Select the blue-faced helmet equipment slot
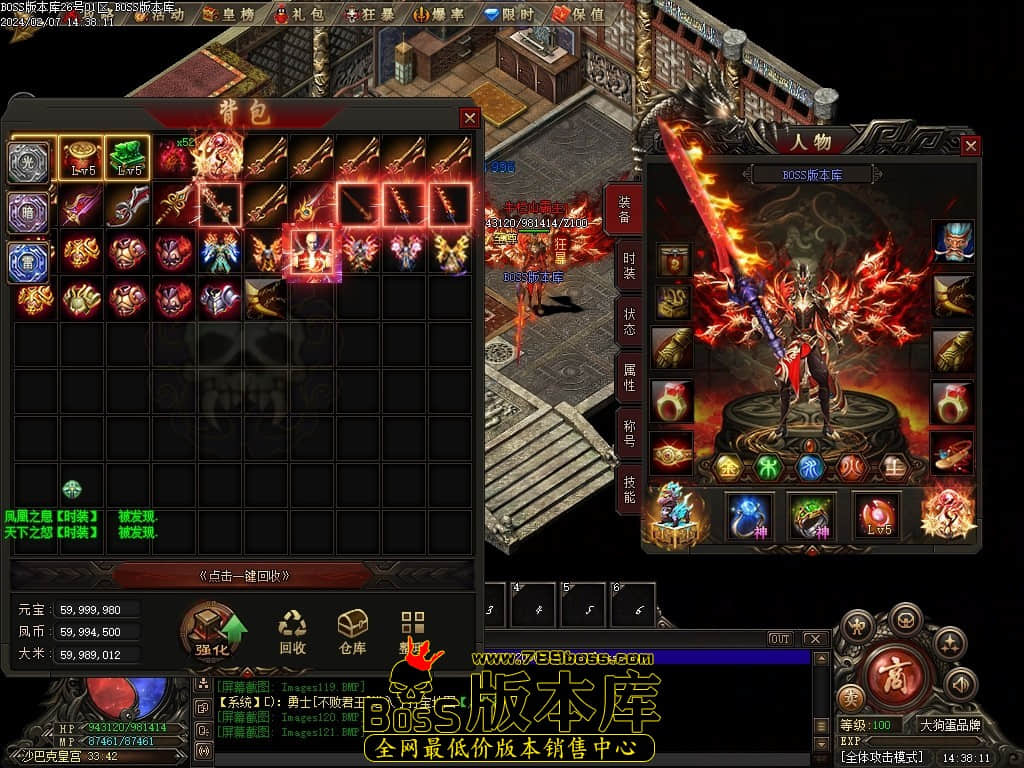Viewport: 1024px width, 768px height. click(x=952, y=242)
